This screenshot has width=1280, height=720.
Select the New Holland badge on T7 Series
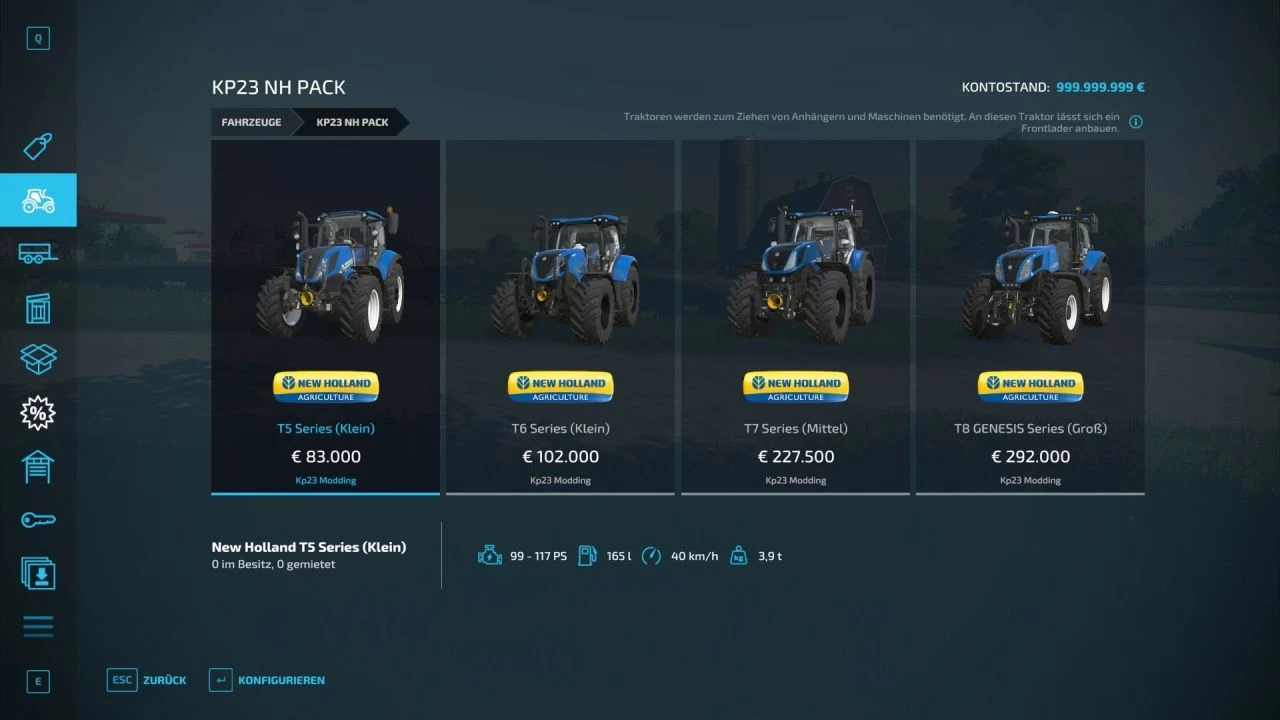click(x=795, y=386)
